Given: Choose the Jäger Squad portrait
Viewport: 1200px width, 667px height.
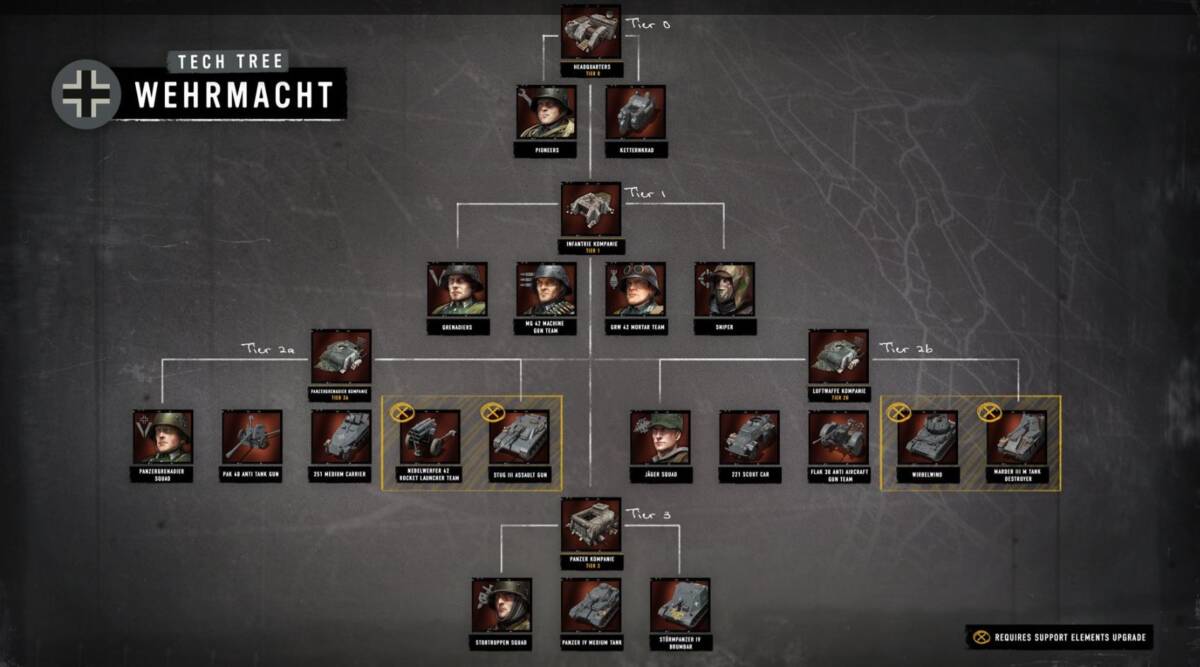Looking at the screenshot, I should tap(659, 437).
